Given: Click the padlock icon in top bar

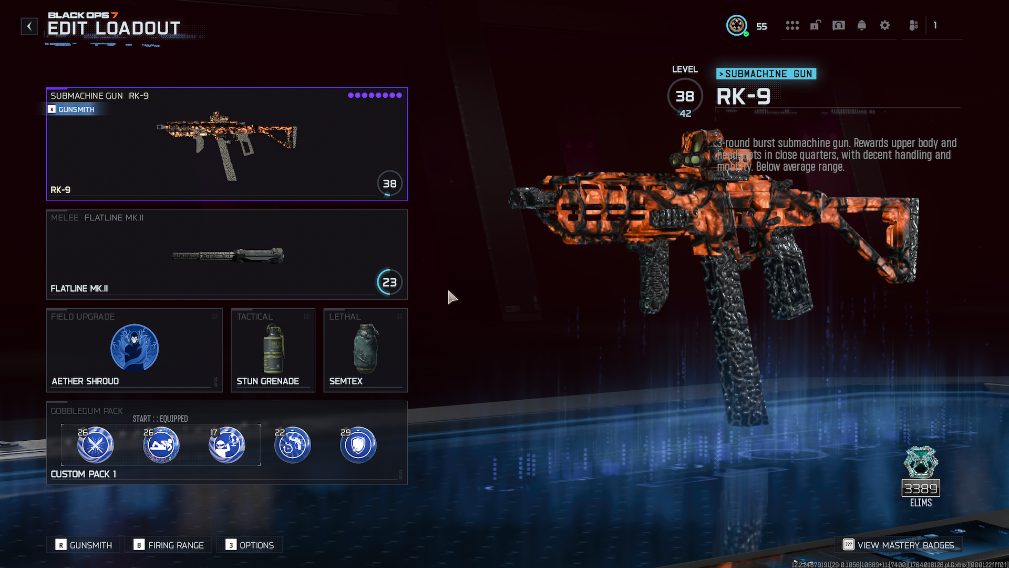Looking at the screenshot, I should pos(816,26).
